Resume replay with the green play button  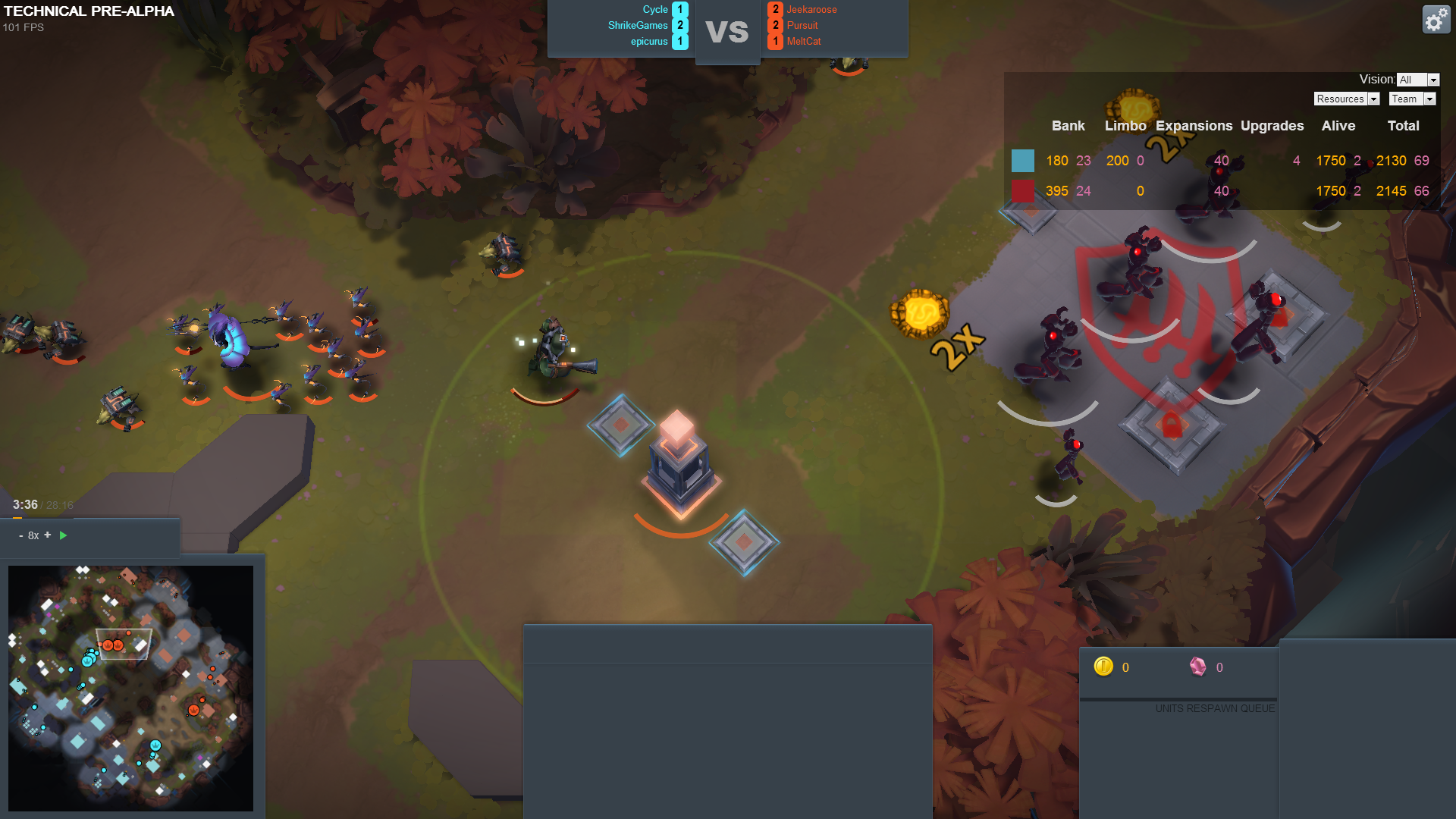64,535
